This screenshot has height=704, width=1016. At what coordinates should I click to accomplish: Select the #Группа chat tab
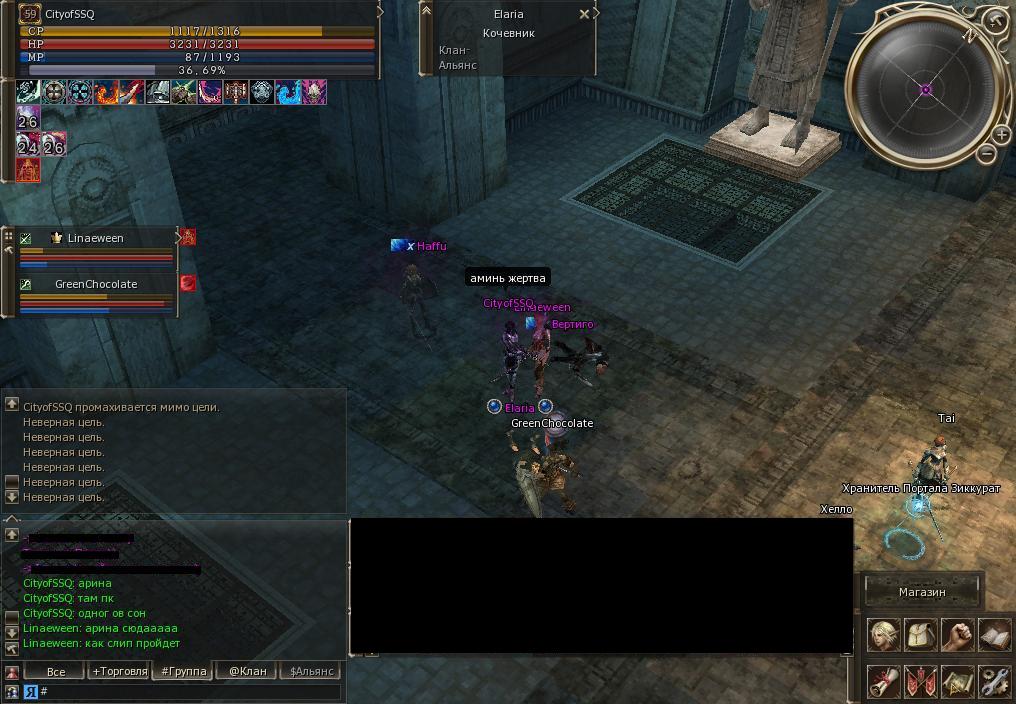(183, 671)
